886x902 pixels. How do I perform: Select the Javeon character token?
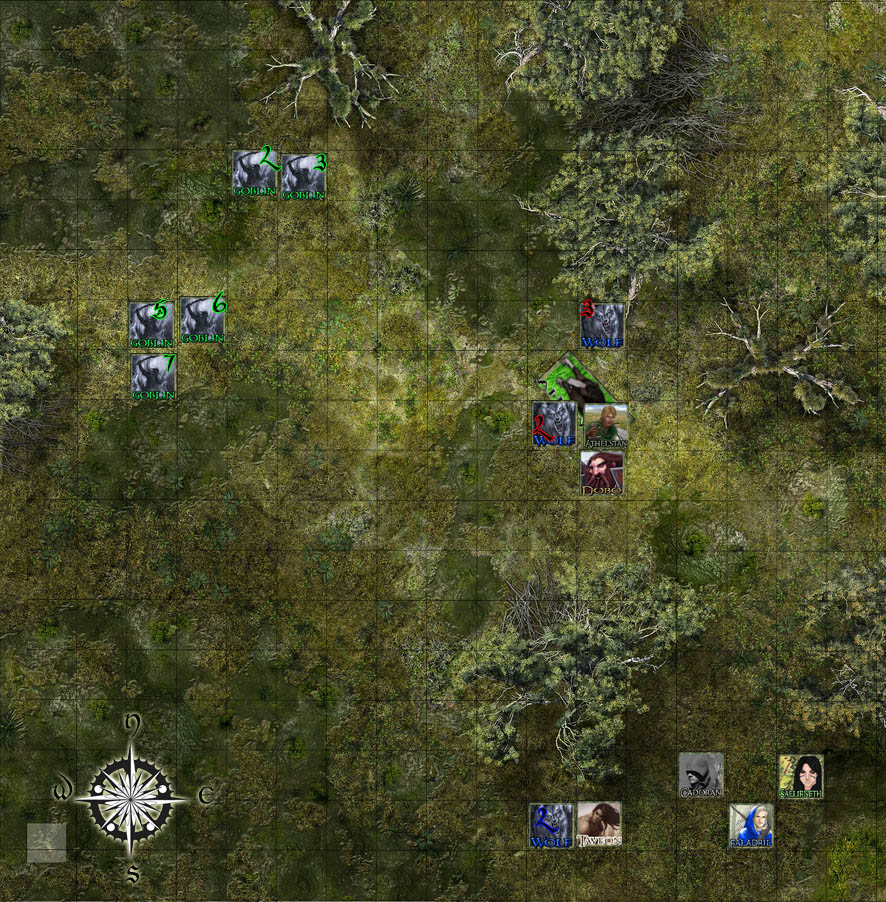click(x=599, y=824)
